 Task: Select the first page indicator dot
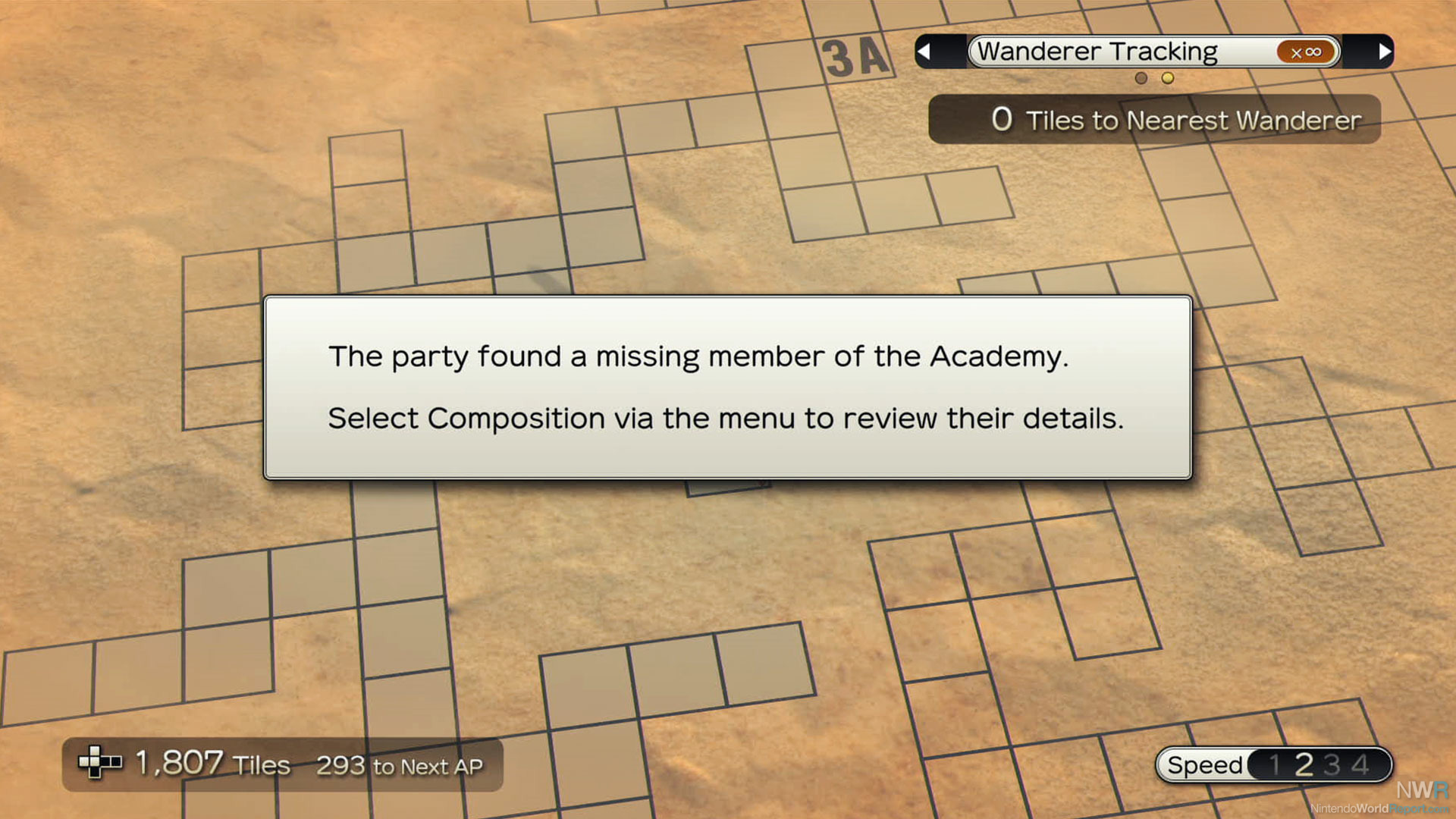pos(1141,78)
